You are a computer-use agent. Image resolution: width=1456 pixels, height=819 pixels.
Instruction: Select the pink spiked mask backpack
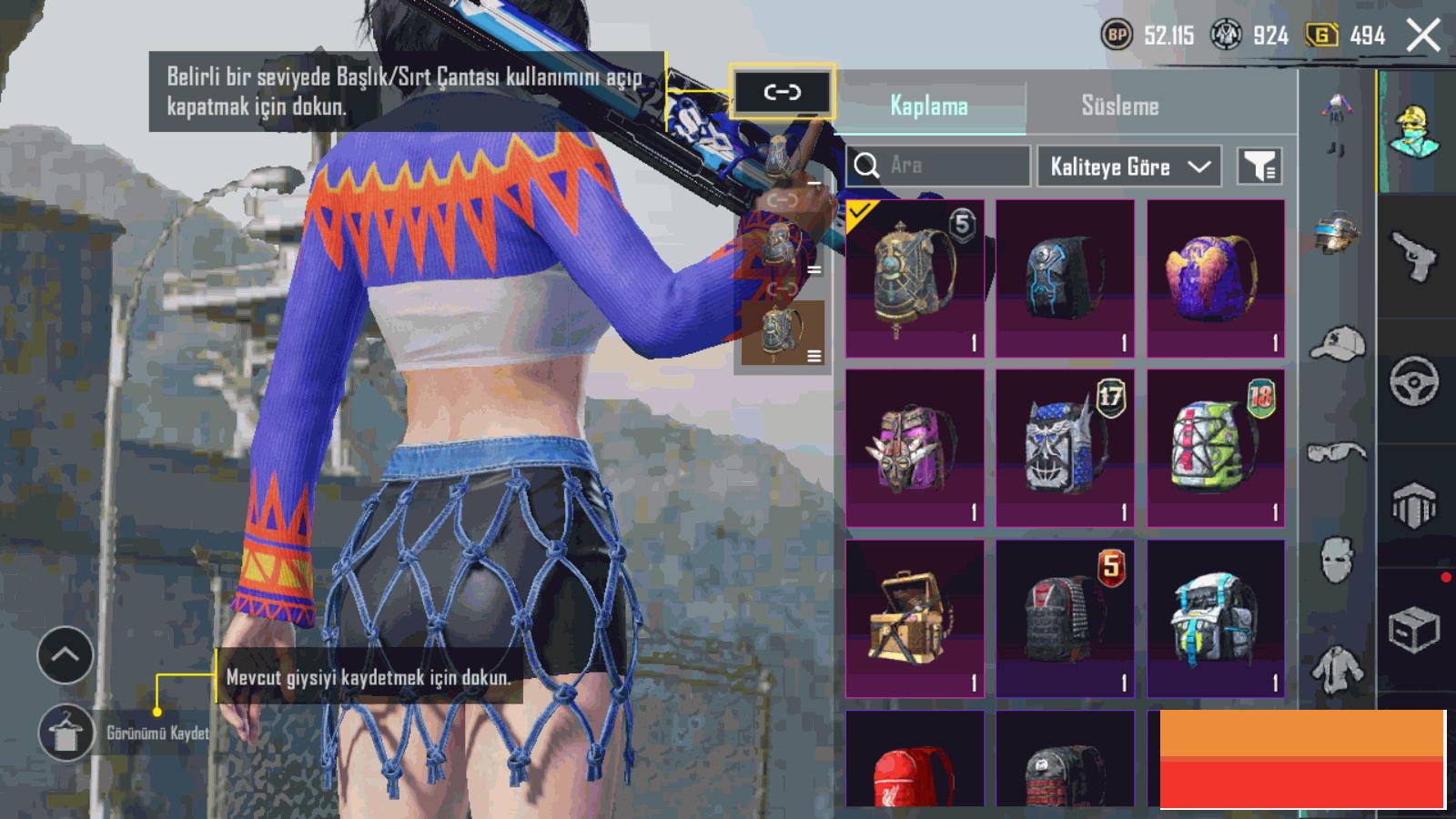click(915, 448)
